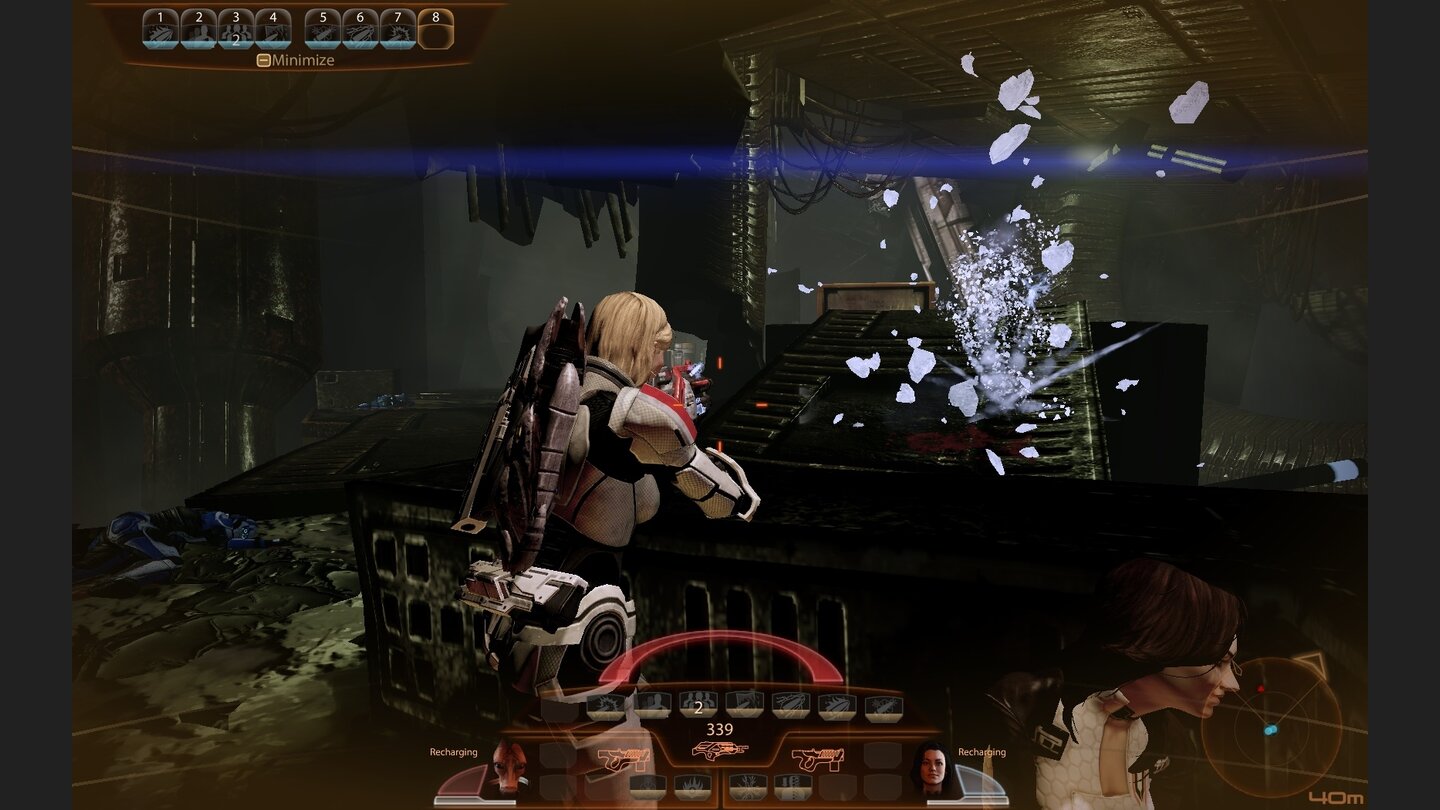1440x810 pixels.
Task: Click Miranda's portrait on the right squad HUD
Action: pos(933,769)
